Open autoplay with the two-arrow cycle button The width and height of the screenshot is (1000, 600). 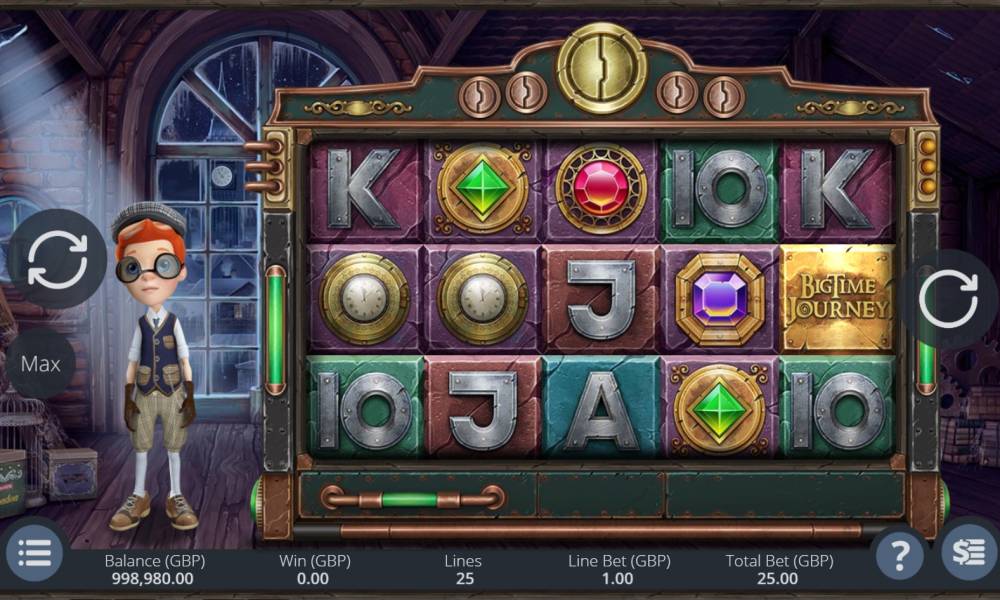coord(57,258)
